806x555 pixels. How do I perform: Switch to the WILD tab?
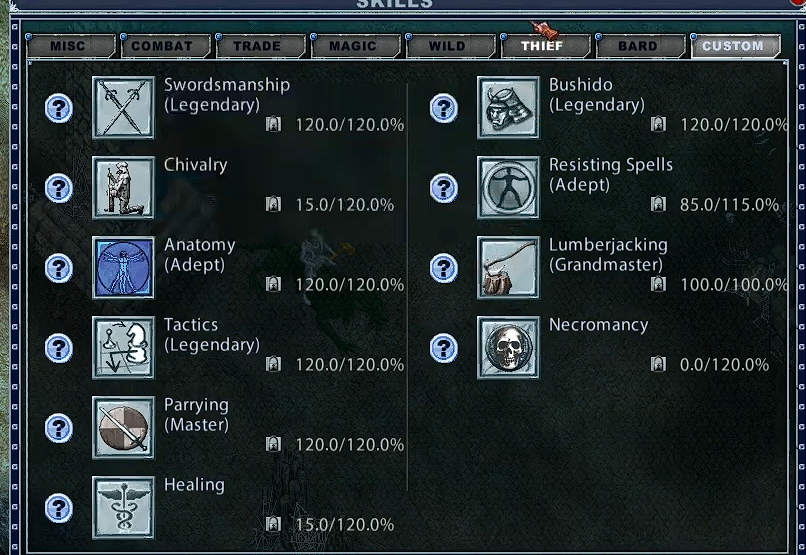(x=447, y=46)
